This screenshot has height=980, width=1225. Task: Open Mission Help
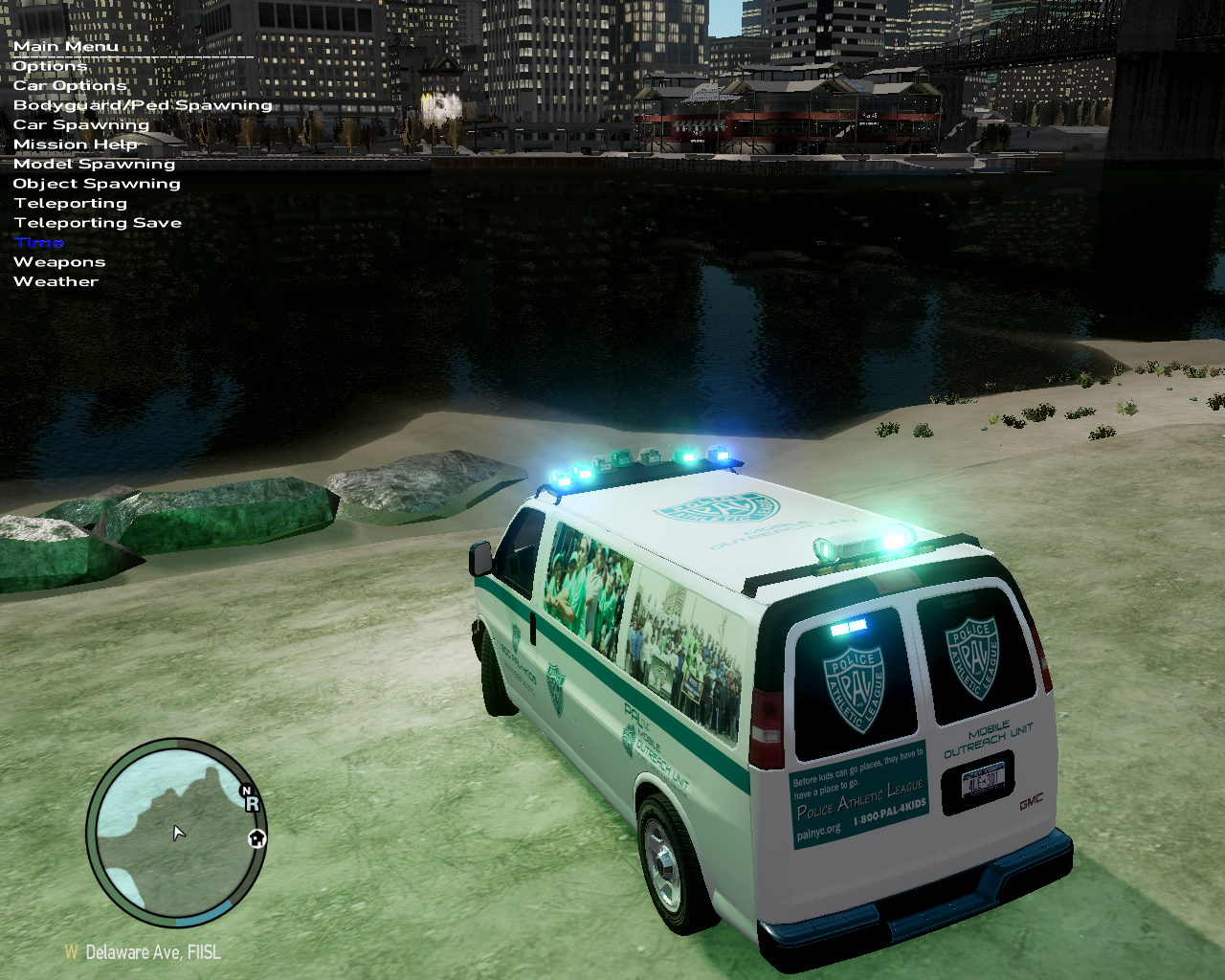coord(76,145)
